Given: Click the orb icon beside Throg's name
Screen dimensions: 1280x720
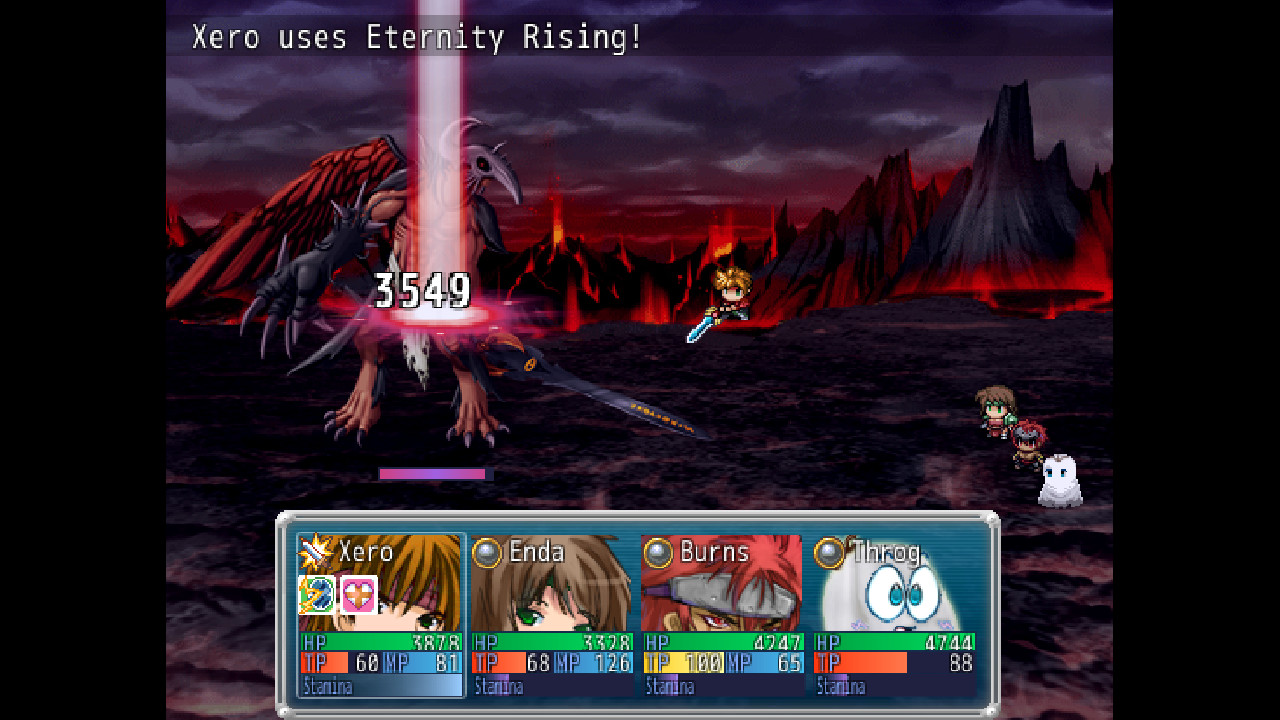Looking at the screenshot, I should 830,550.
